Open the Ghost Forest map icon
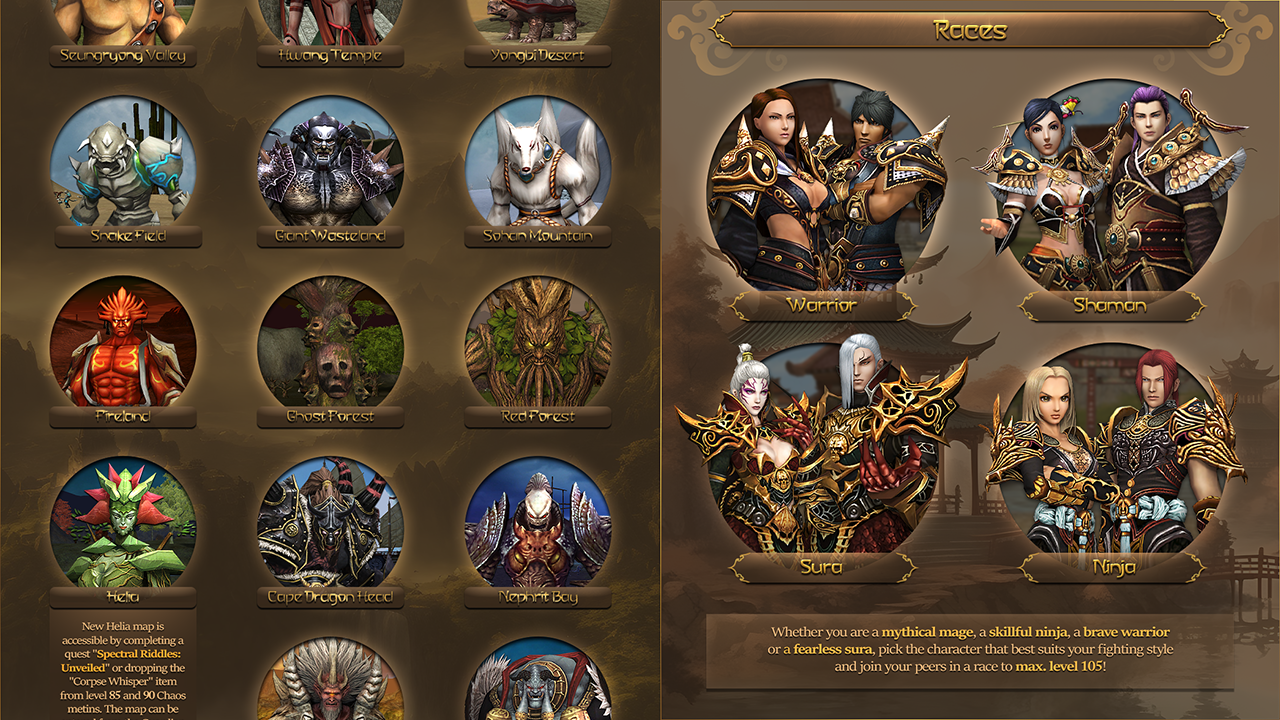This screenshot has width=1280, height=720. tap(329, 345)
